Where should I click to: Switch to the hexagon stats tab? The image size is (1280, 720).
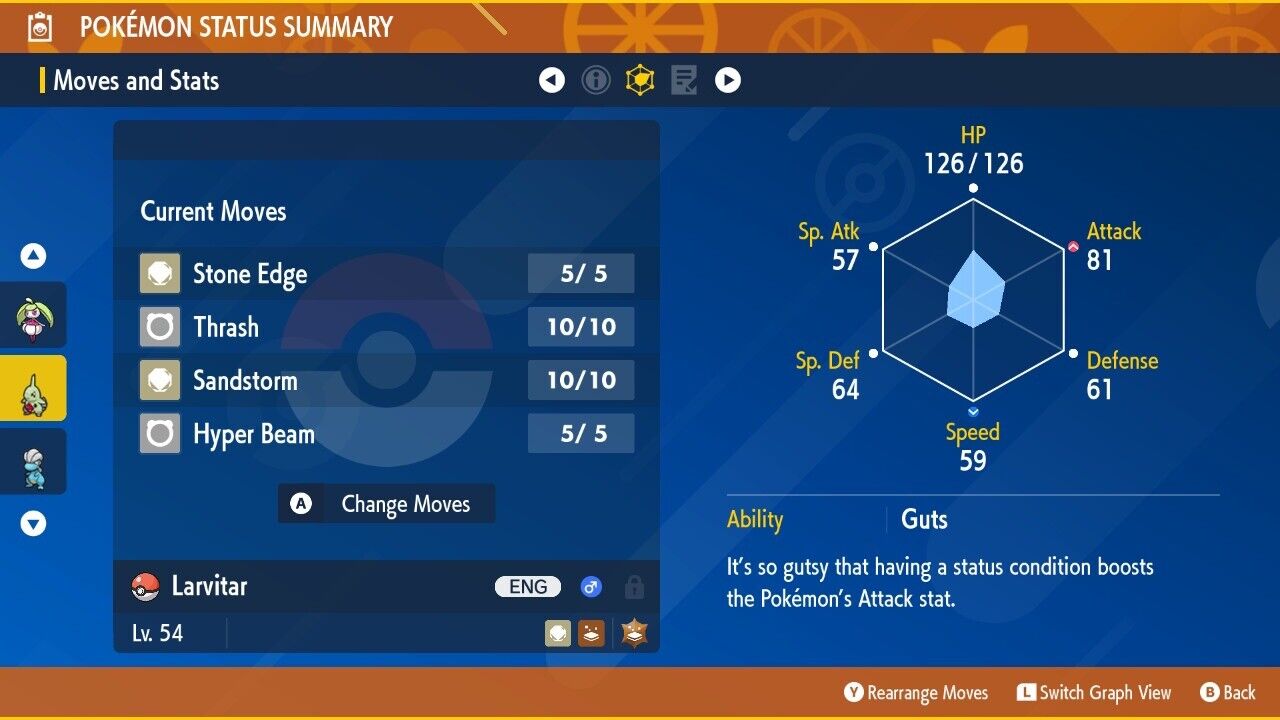(x=640, y=80)
